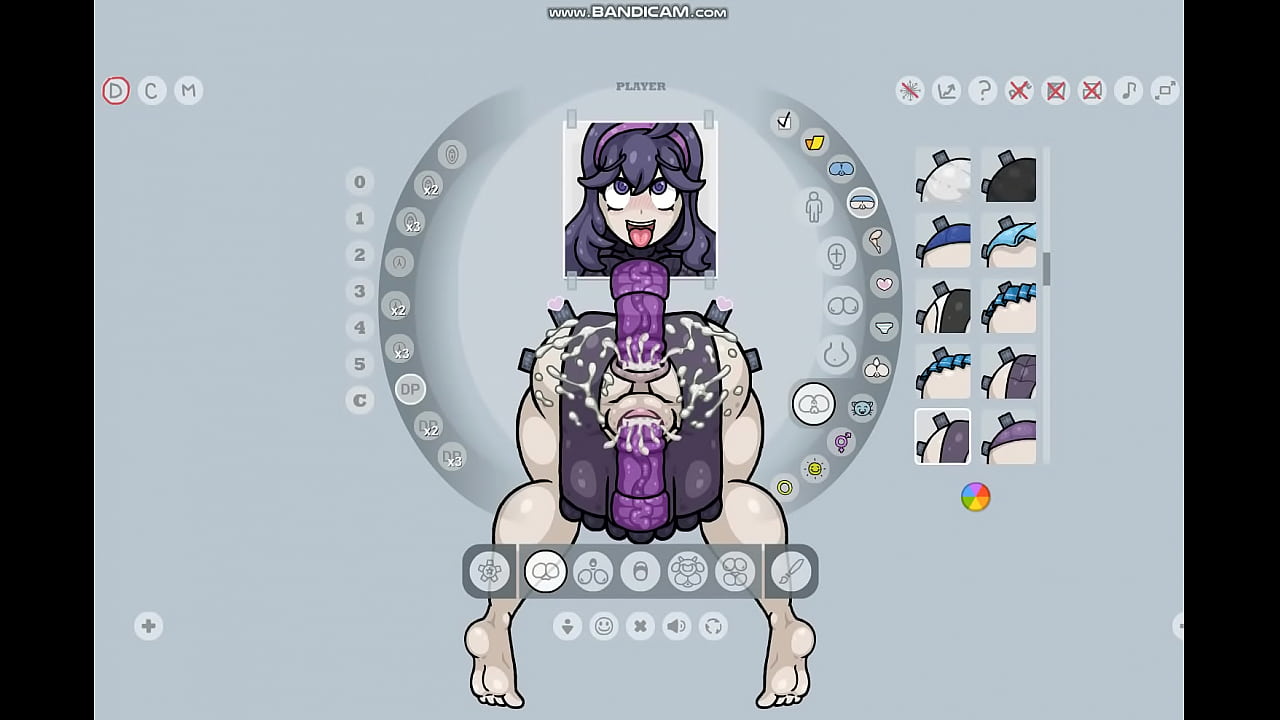Click the music note icon

click(1128, 91)
